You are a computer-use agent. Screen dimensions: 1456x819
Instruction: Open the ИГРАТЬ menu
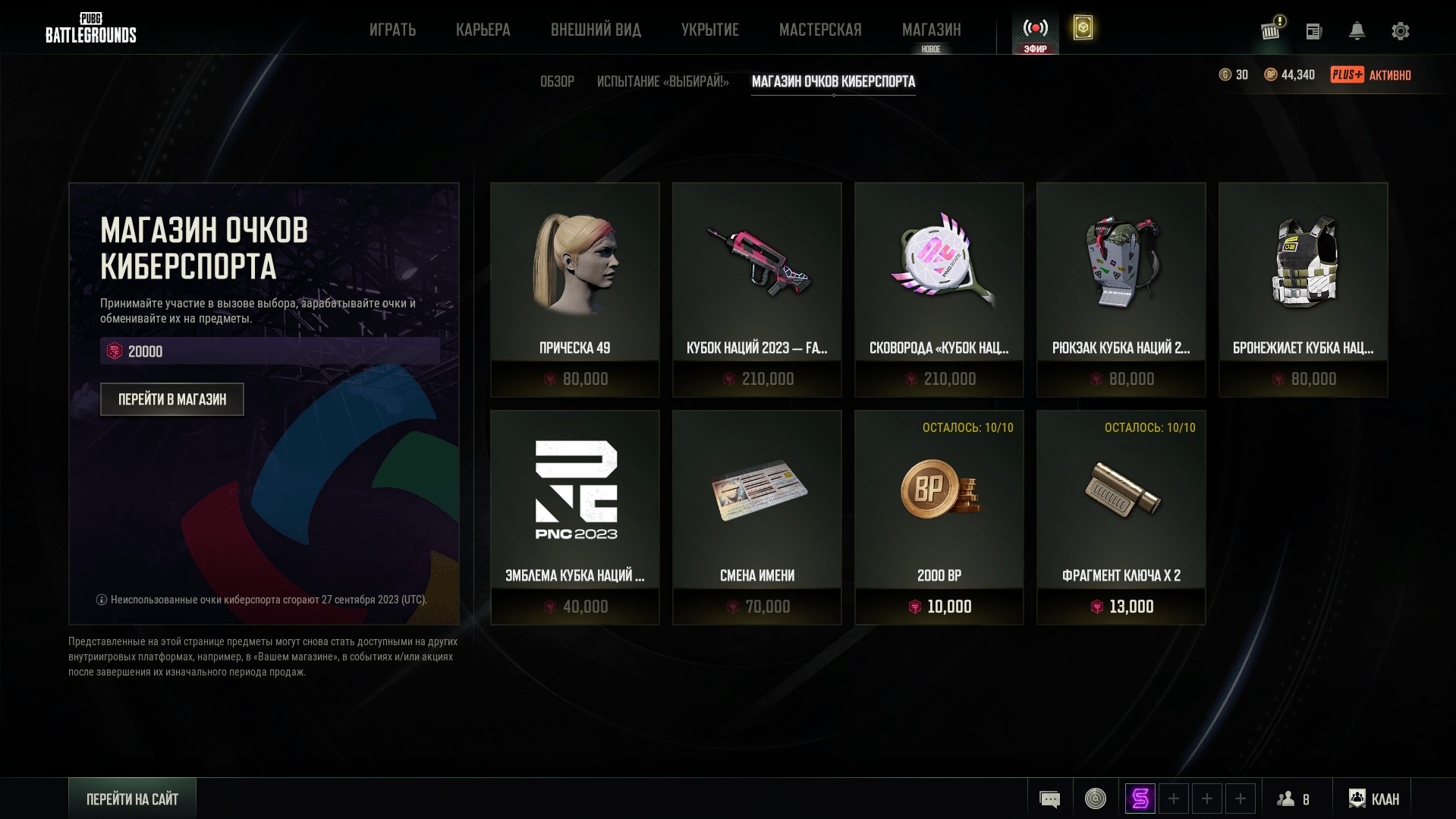392,30
